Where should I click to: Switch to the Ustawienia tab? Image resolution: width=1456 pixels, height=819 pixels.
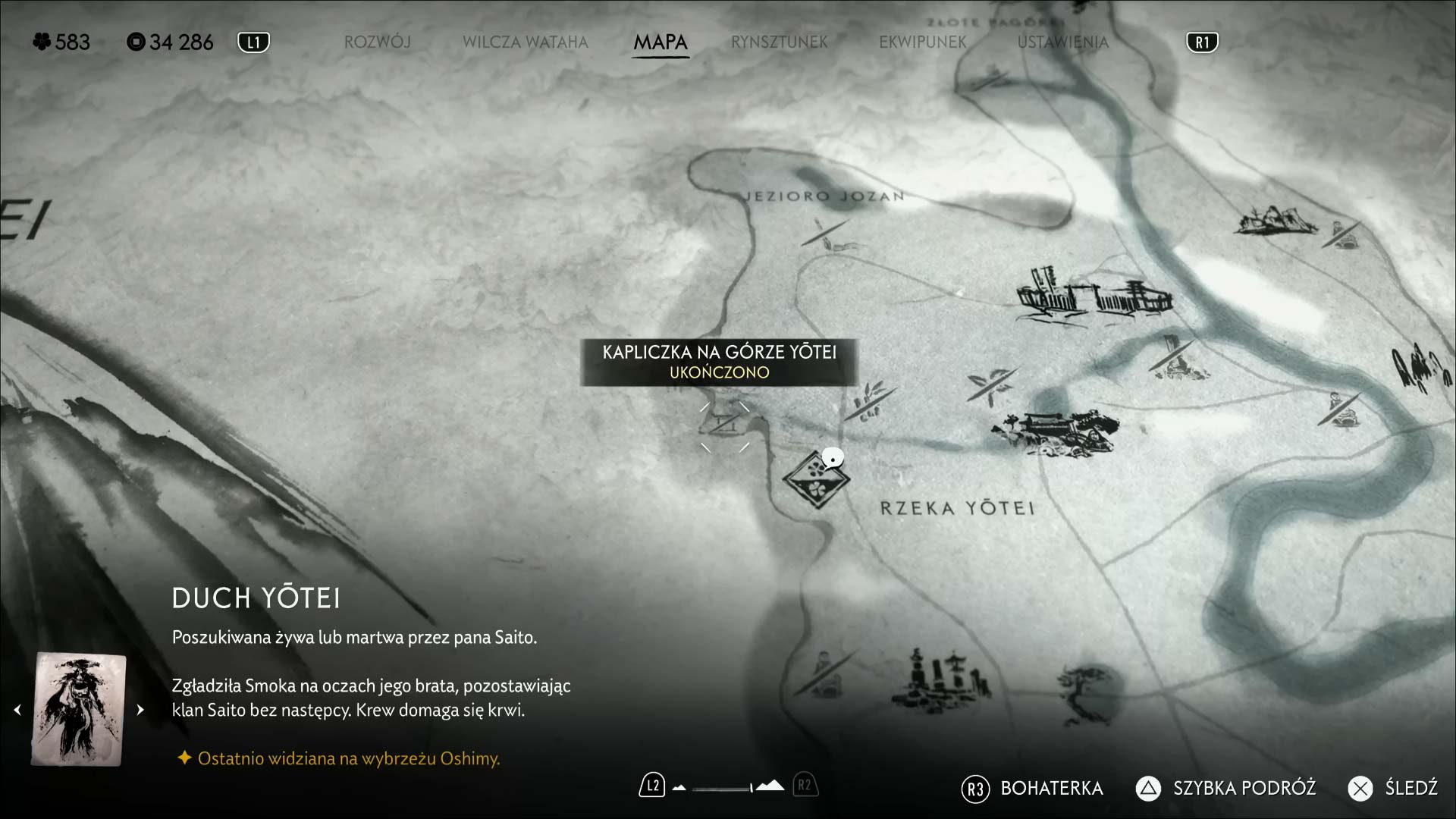coord(1062,42)
